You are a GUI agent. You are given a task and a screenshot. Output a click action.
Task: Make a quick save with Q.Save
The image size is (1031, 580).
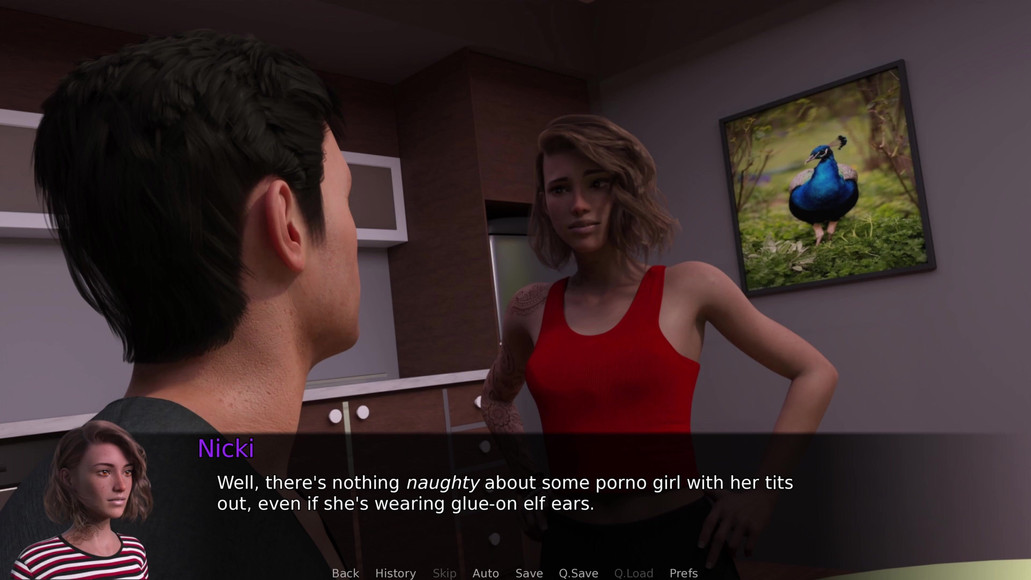[x=578, y=573]
